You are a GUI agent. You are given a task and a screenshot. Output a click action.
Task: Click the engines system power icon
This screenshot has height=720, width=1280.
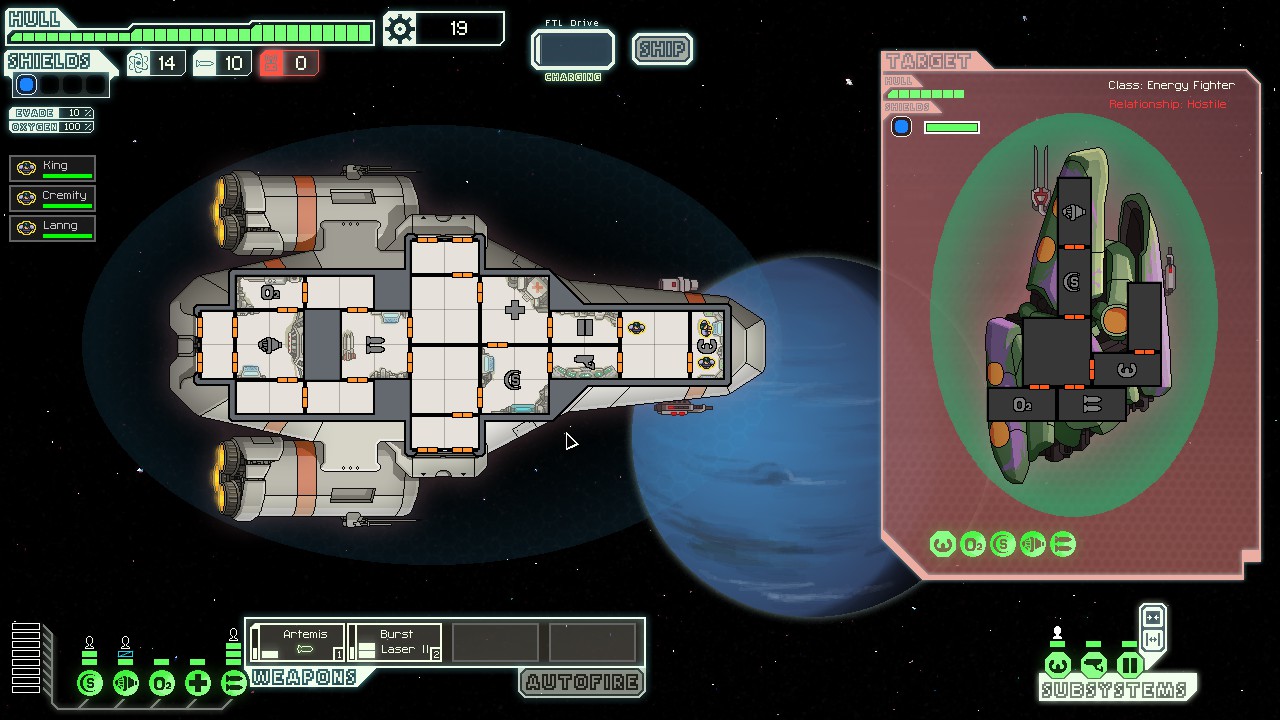(126, 683)
